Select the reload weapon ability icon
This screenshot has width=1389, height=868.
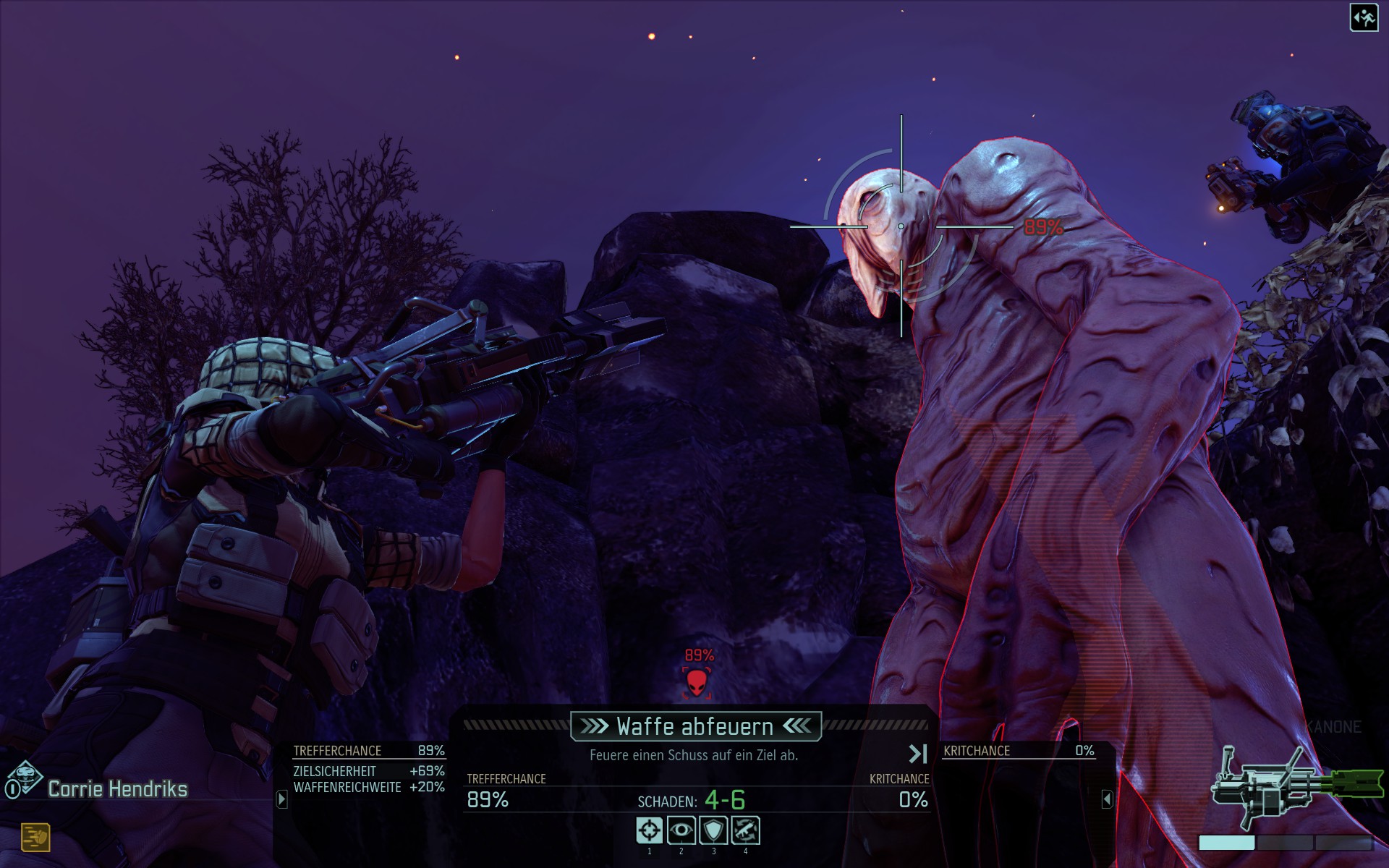coord(745,830)
